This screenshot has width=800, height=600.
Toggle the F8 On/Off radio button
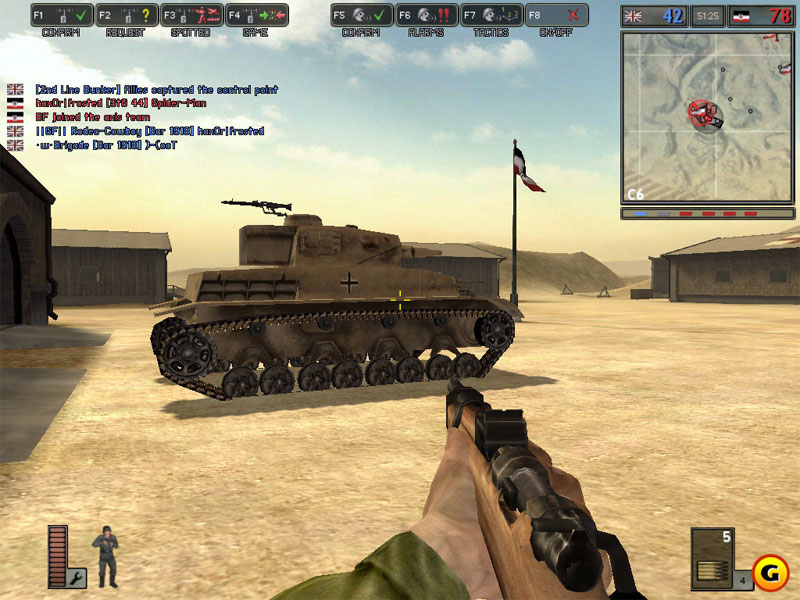557,16
